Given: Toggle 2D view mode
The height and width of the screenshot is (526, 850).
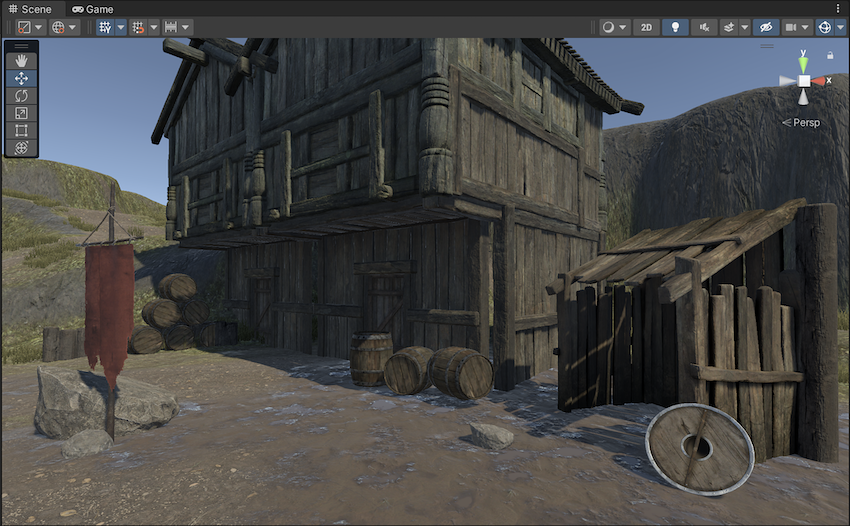Looking at the screenshot, I should pyautogui.click(x=646, y=27).
